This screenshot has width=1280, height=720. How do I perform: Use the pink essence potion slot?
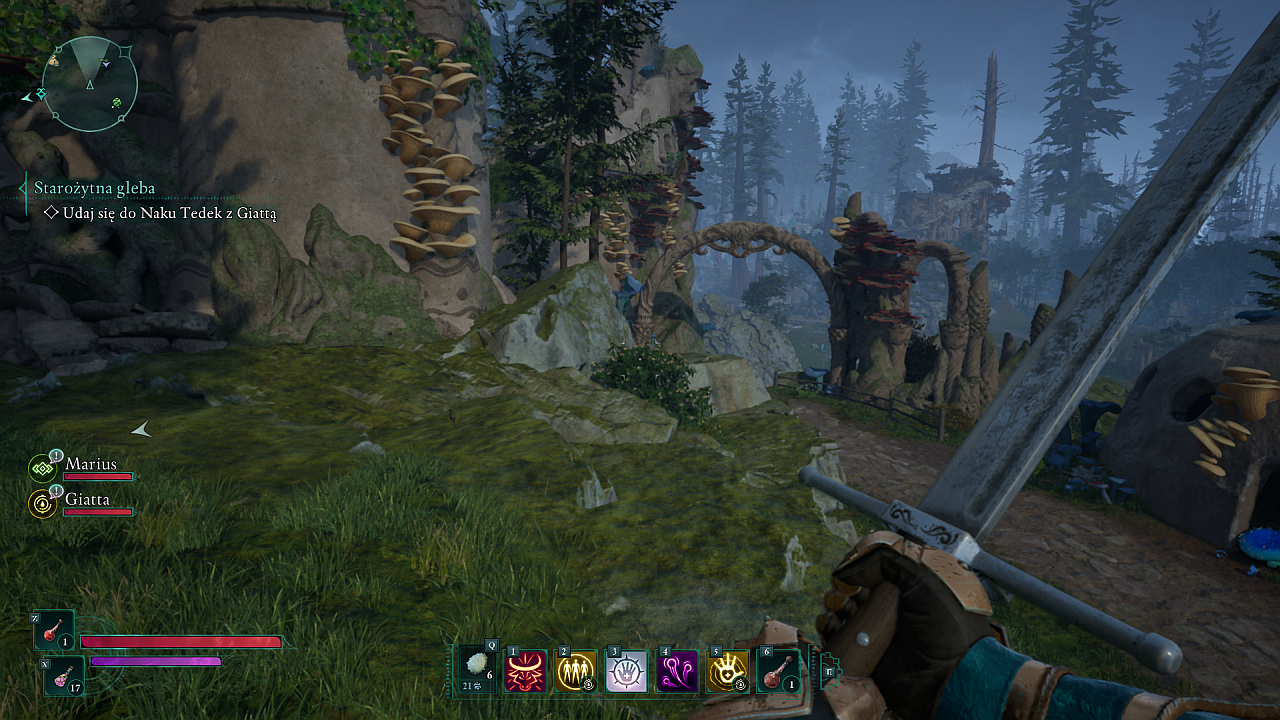(x=64, y=676)
